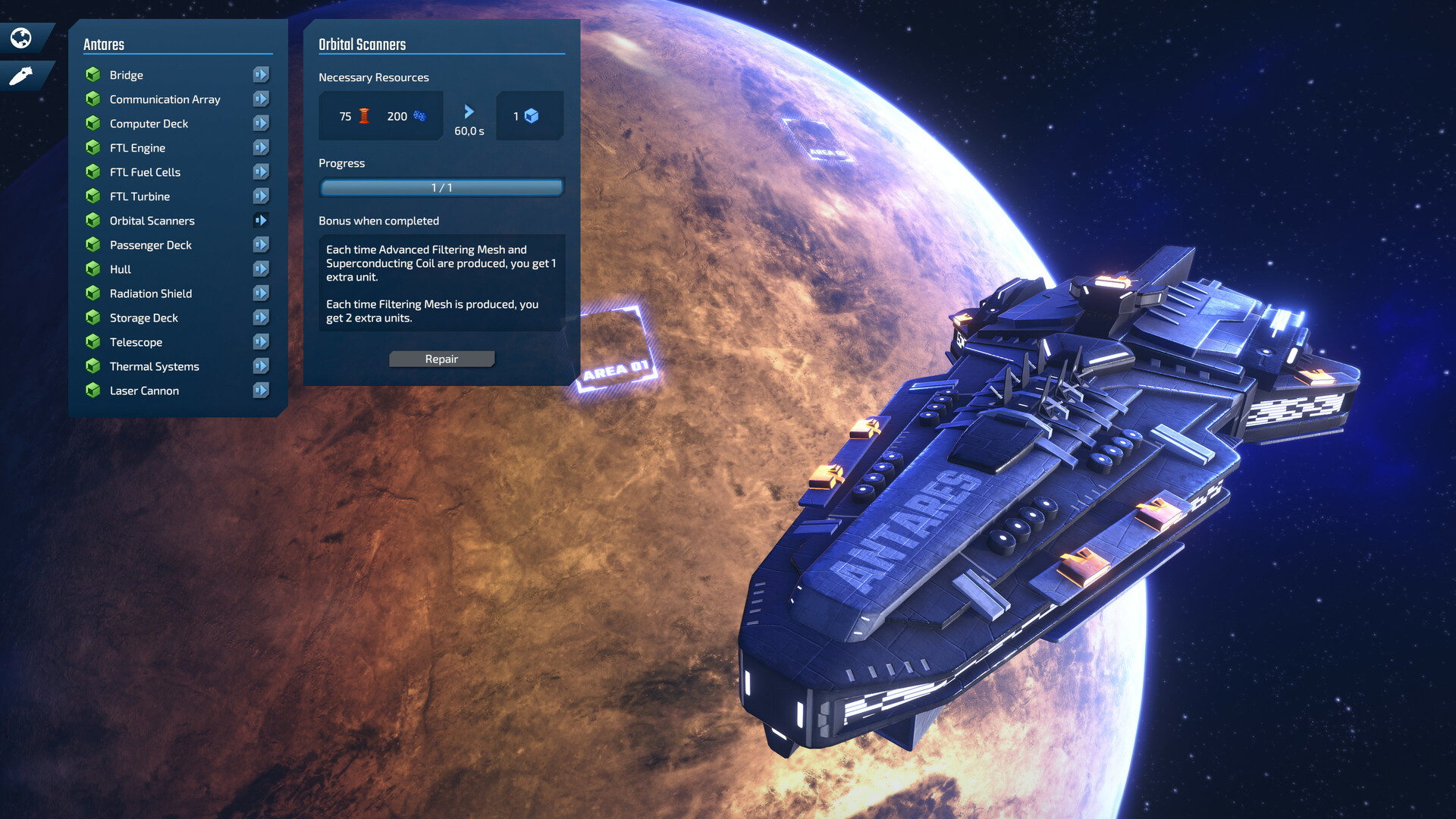
Task: Click the arrow icon beside Thermal Systems
Action: tap(261, 366)
